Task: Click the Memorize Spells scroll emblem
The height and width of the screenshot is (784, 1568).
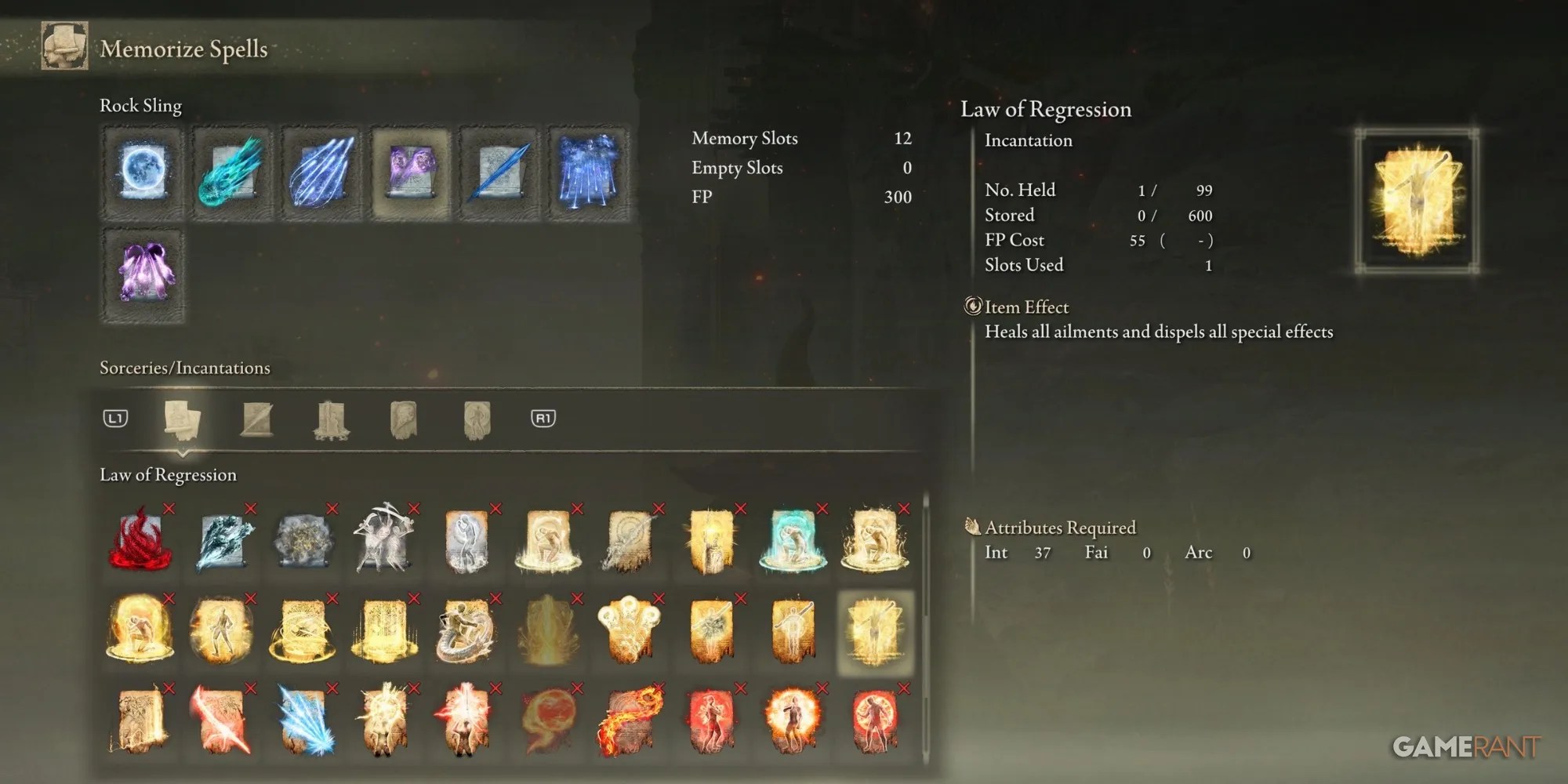Action: (64, 47)
